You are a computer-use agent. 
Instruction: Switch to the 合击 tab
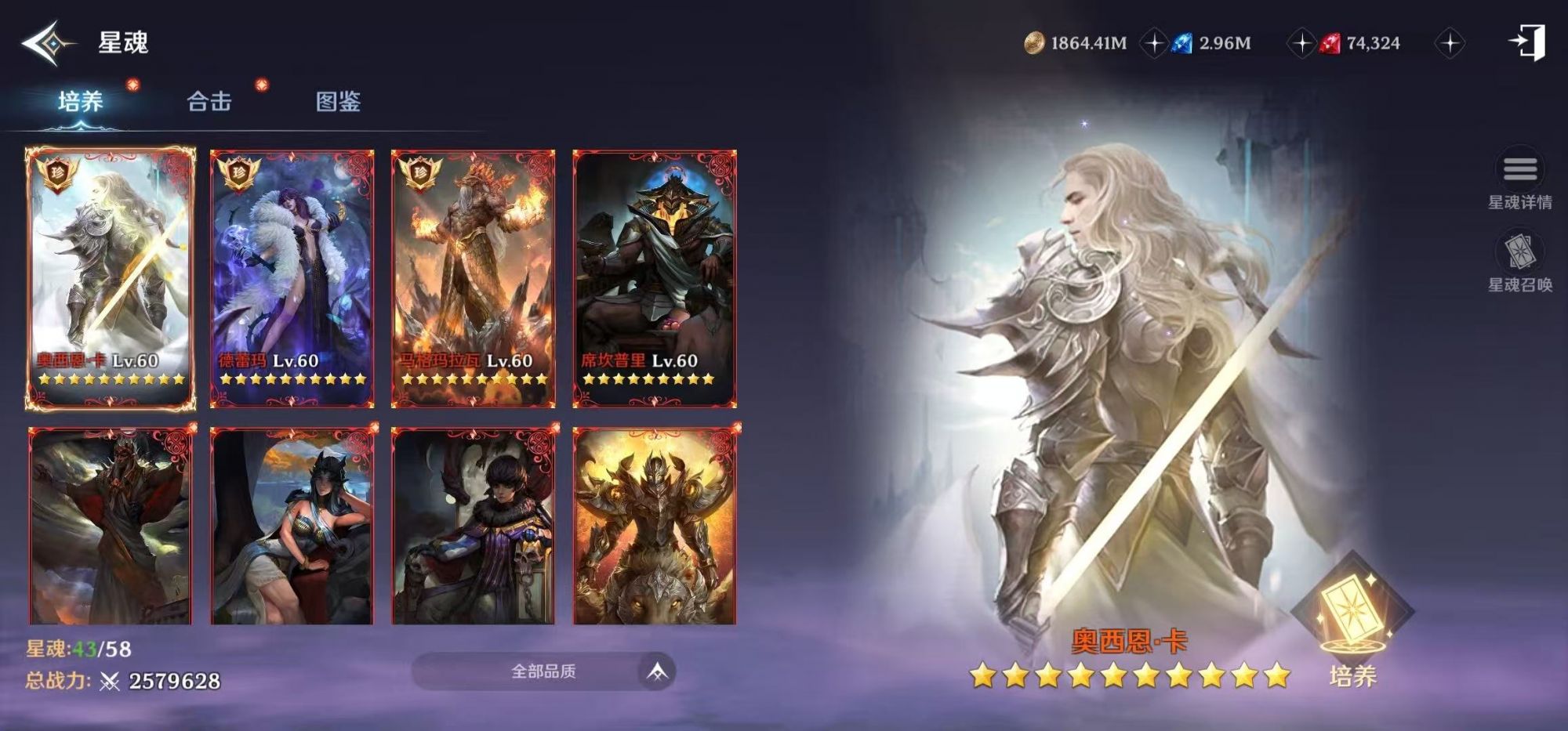210,101
